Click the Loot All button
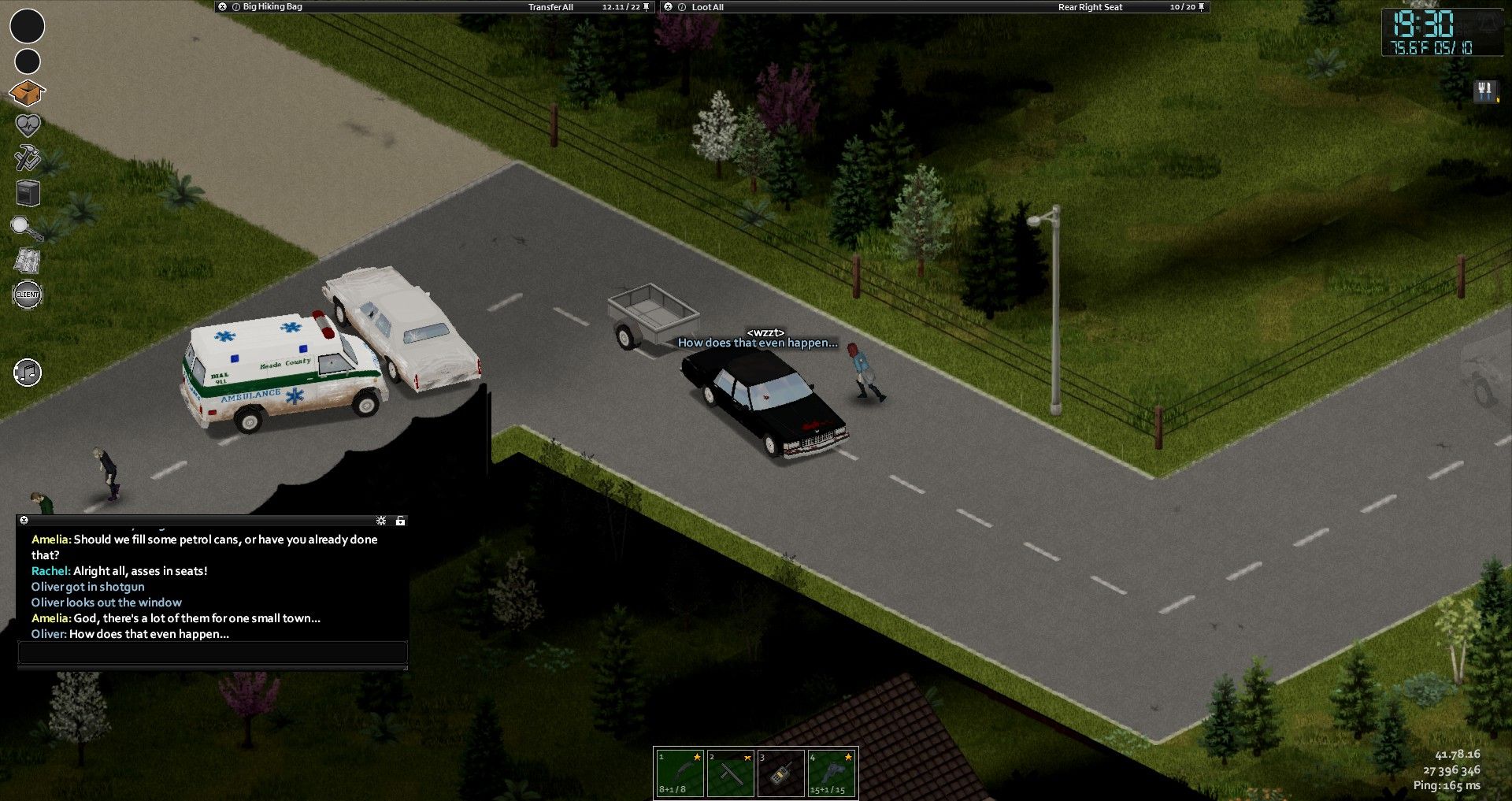The width and height of the screenshot is (1512, 801). coord(707,7)
